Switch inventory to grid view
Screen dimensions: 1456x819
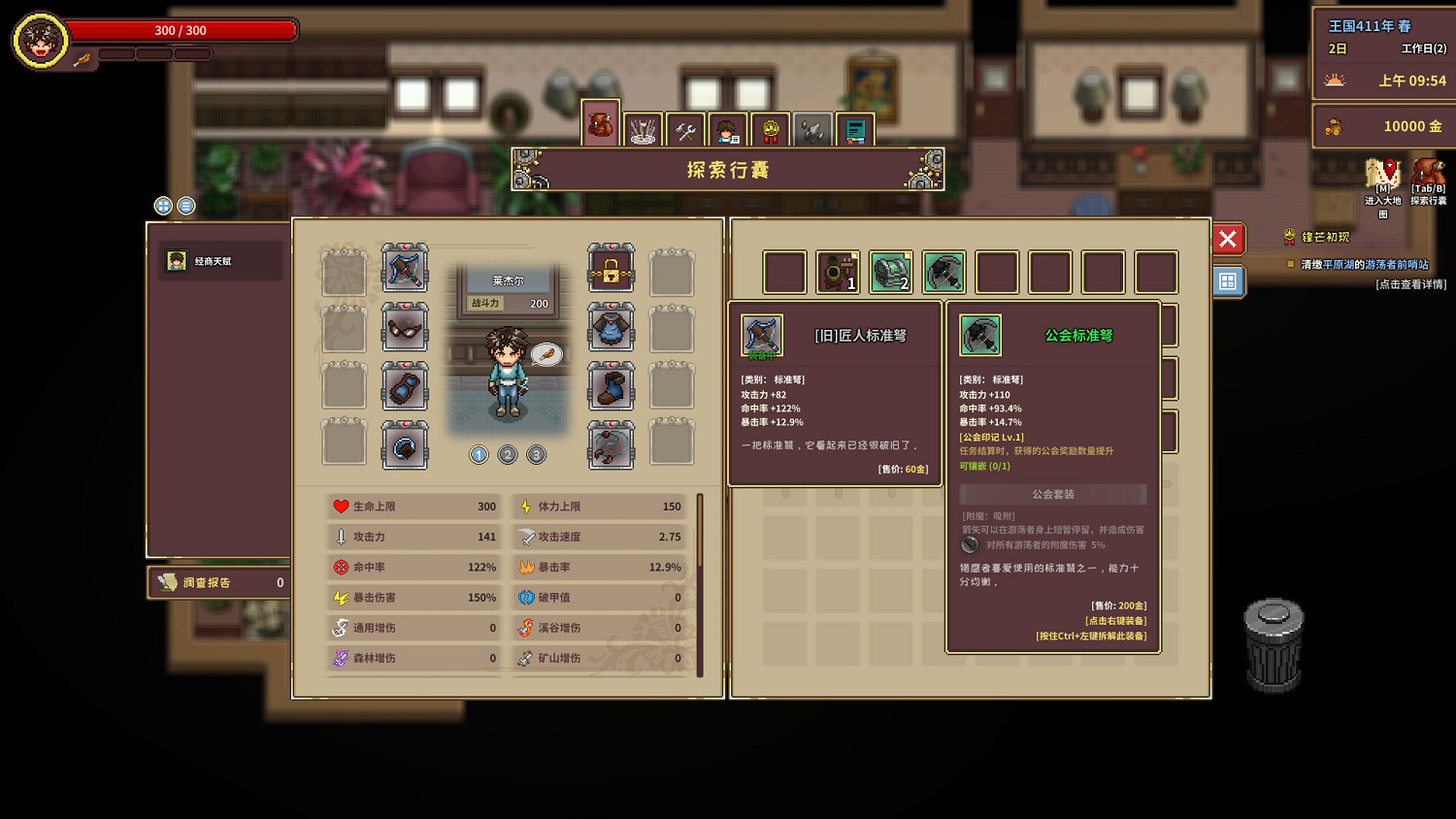point(163,206)
